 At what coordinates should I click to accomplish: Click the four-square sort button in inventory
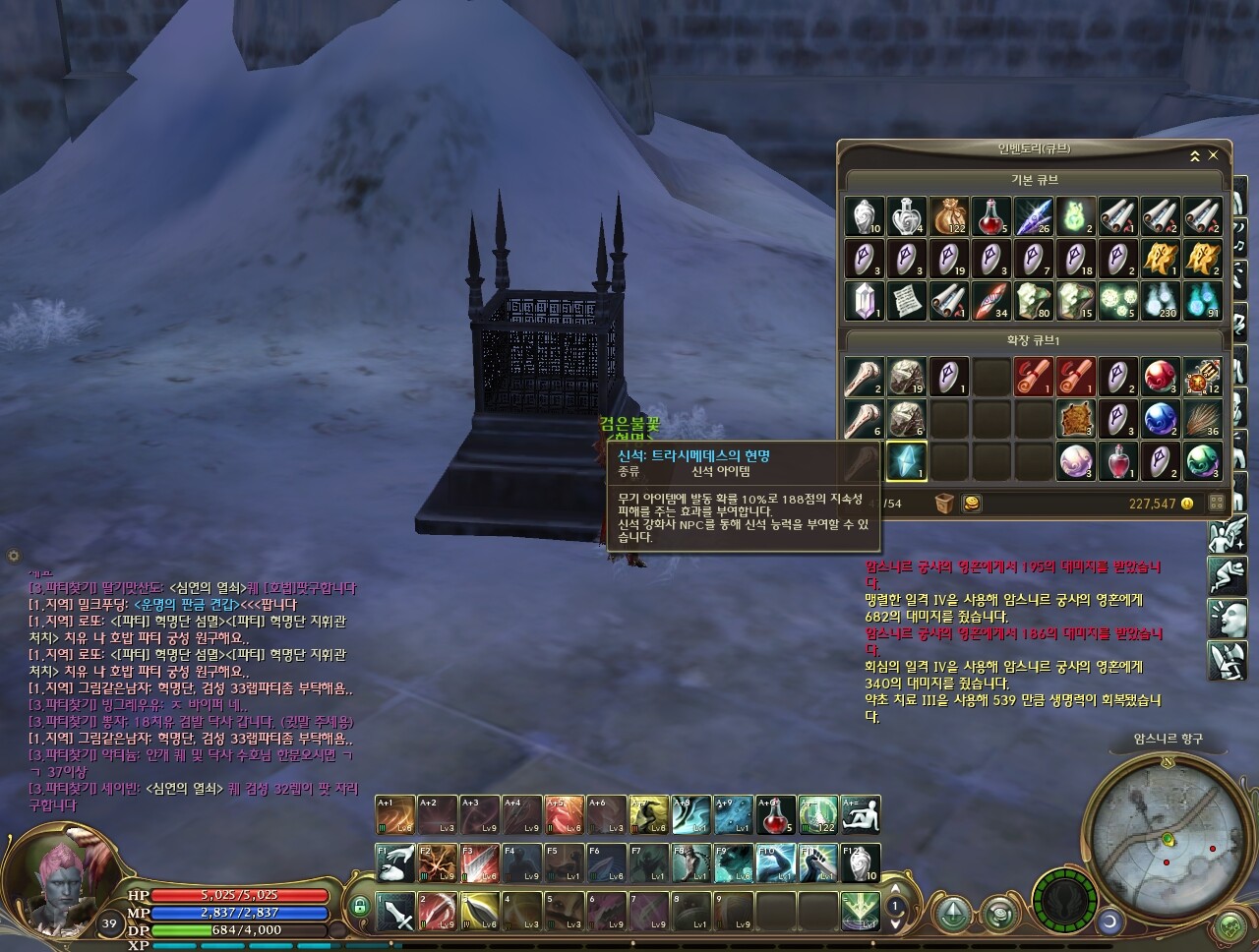pyautogui.click(x=1216, y=504)
